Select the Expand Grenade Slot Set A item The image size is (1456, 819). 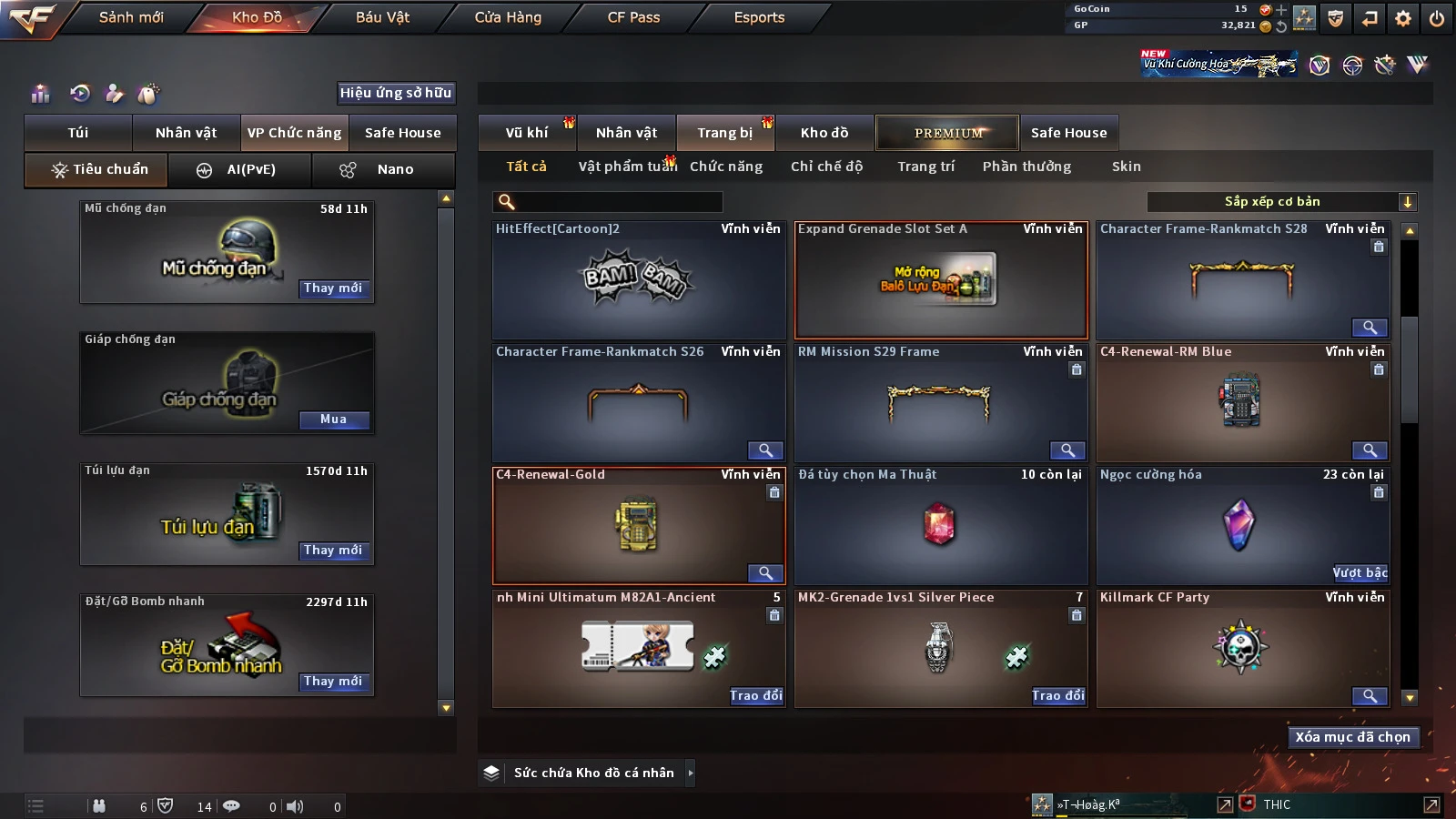(x=941, y=280)
